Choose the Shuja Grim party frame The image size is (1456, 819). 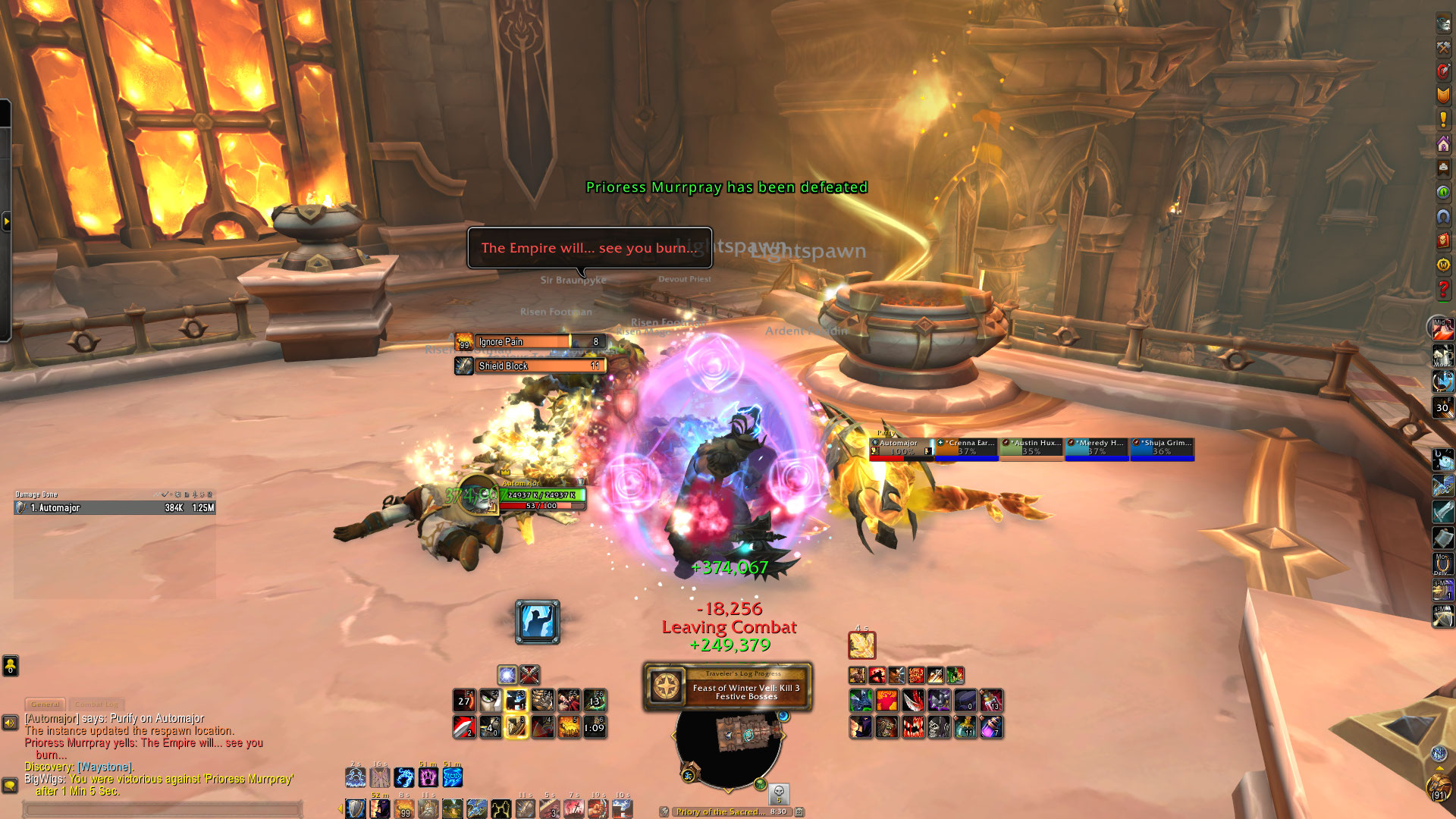(1162, 448)
